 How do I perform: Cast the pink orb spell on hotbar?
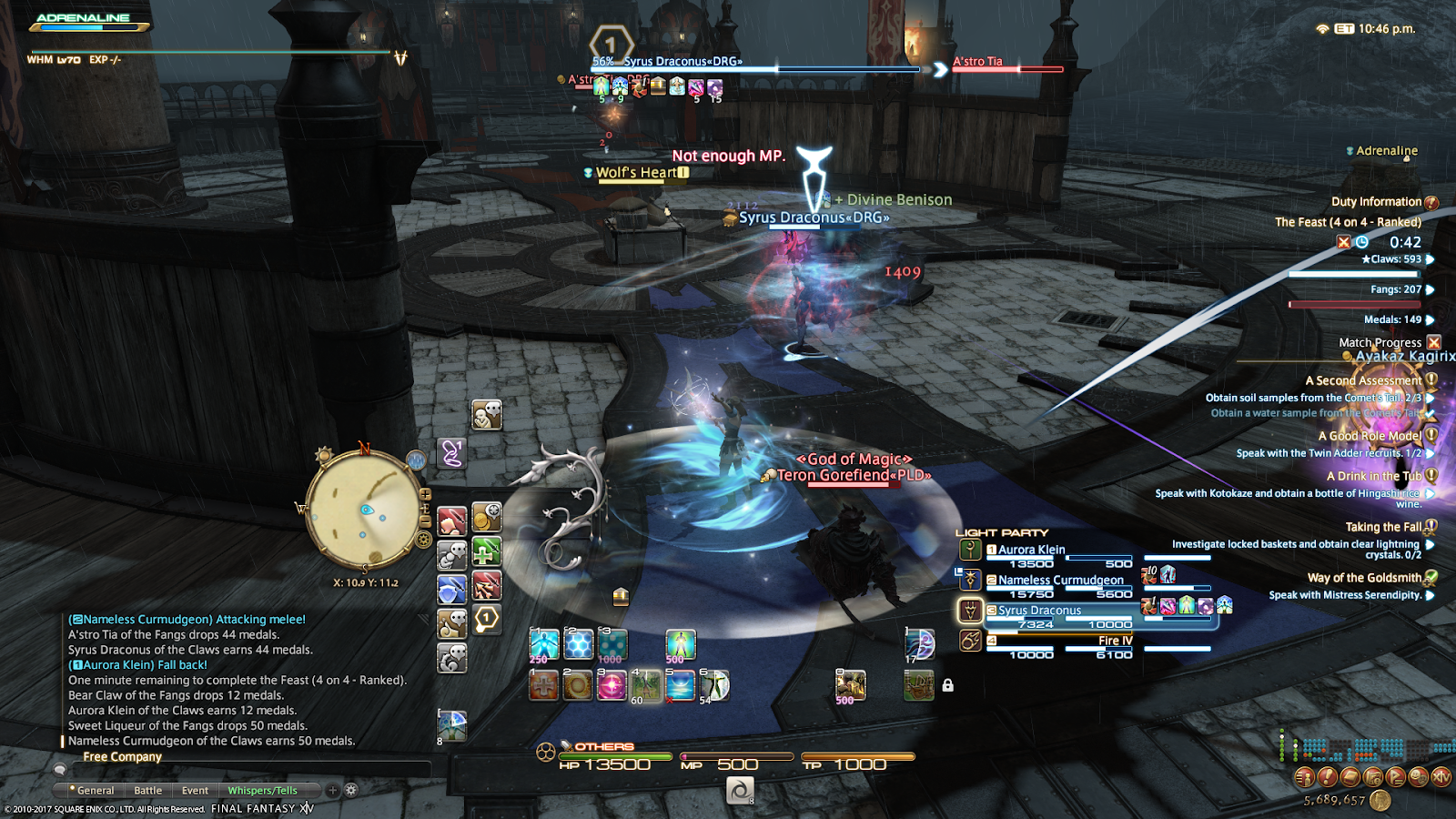pos(612,685)
